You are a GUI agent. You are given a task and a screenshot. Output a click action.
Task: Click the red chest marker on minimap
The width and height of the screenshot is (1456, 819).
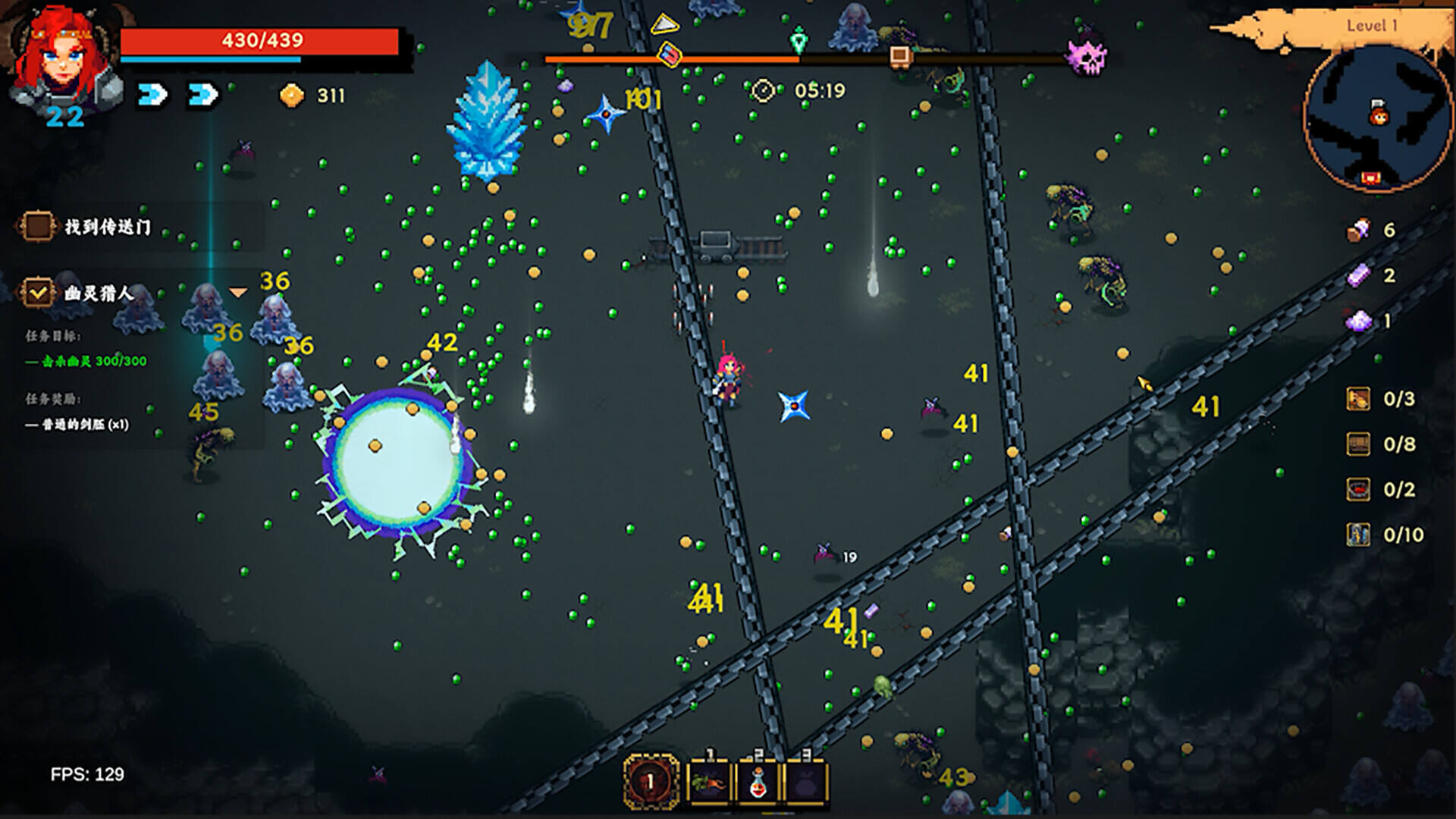click(x=1370, y=178)
